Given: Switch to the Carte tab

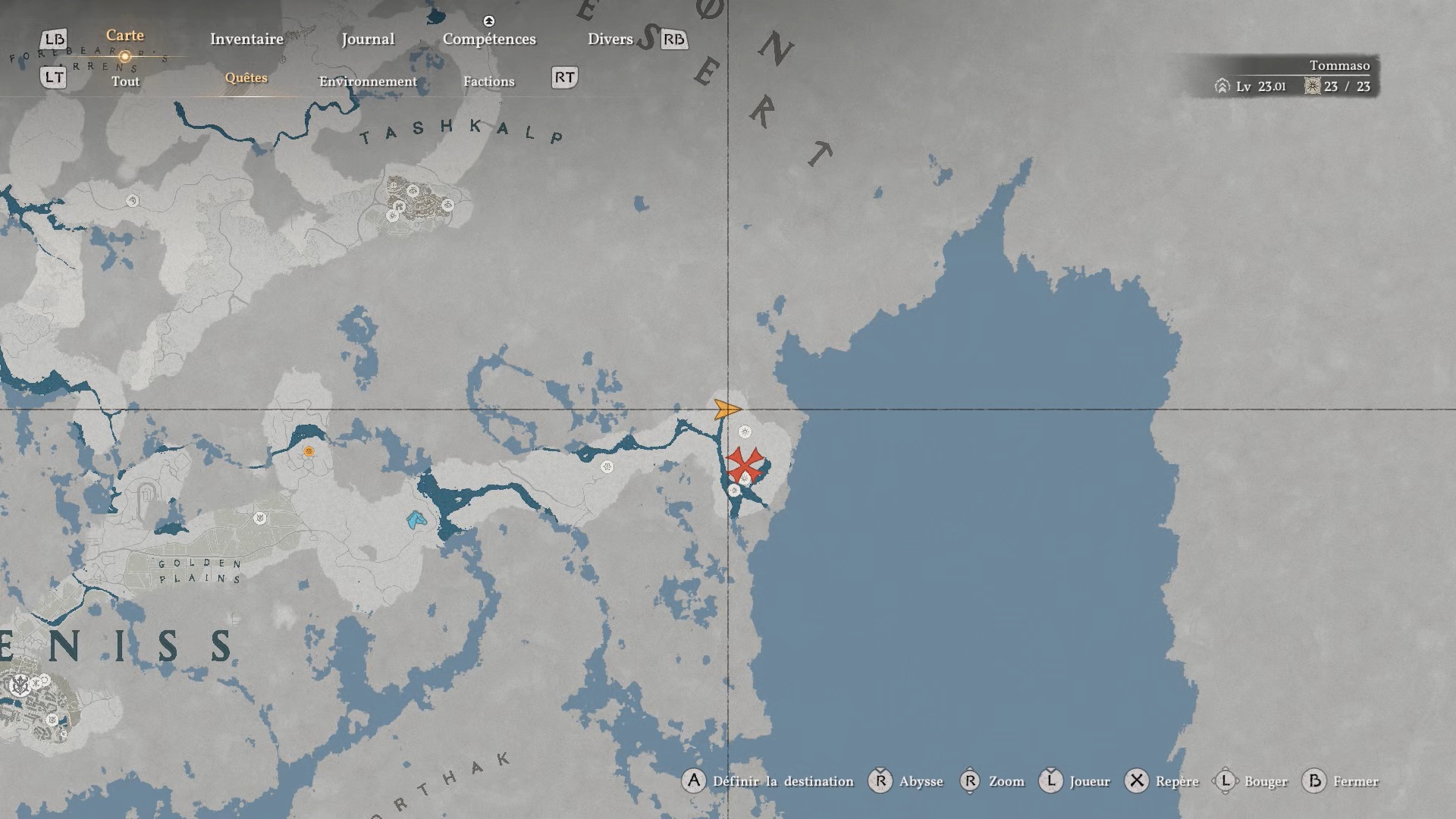Looking at the screenshot, I should [124, 36].
